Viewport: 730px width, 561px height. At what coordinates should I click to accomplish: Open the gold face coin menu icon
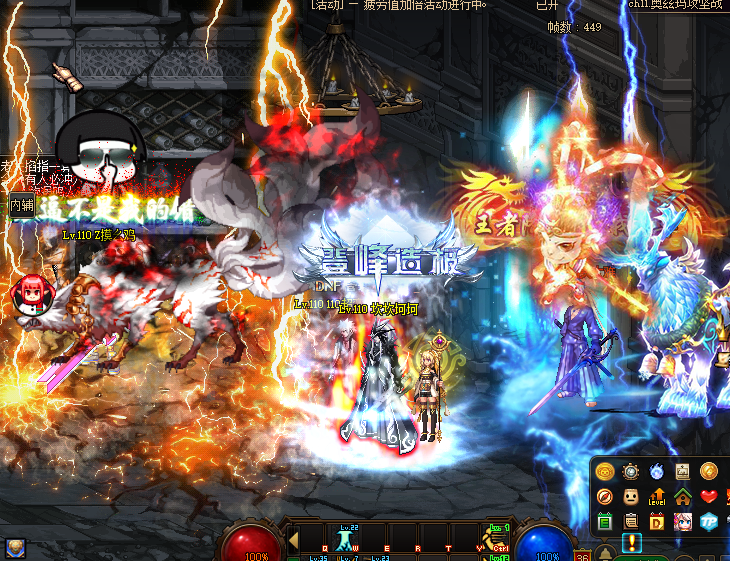coord(604,471)
